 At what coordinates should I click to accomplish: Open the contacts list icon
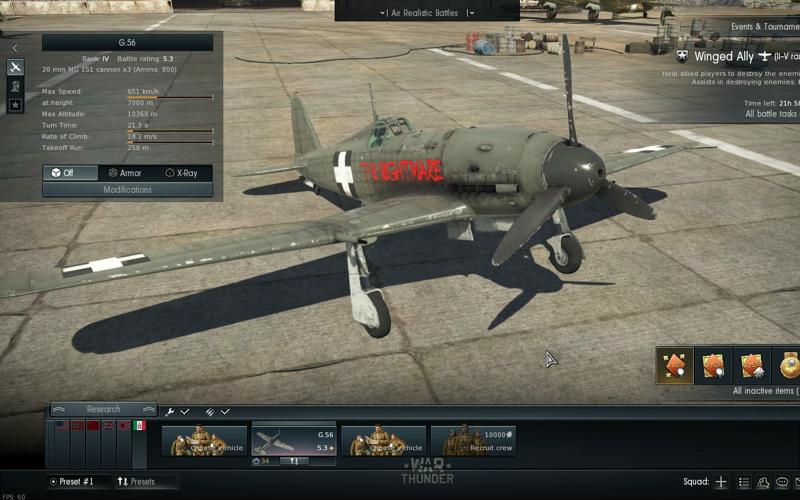click(x=763, y=482)
